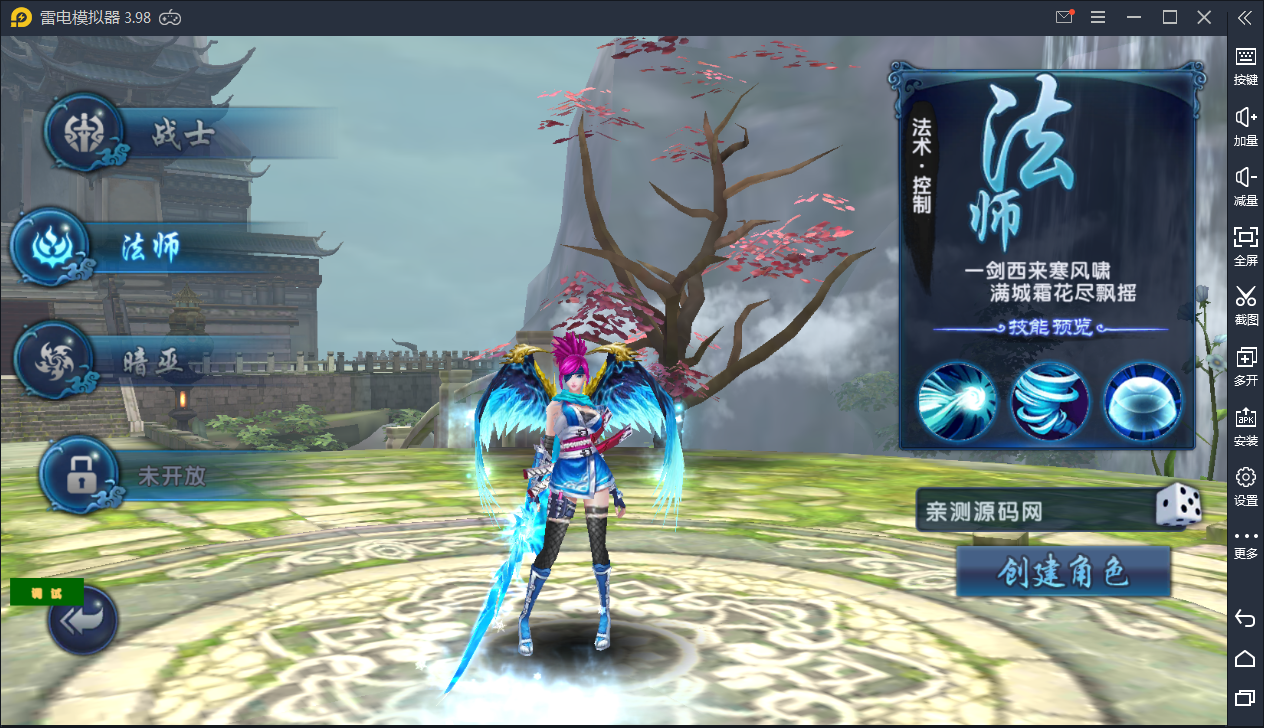This screenshot has height=728, width=1264.
Task: Roll the dice for random name
Action: click(1178, 507)
